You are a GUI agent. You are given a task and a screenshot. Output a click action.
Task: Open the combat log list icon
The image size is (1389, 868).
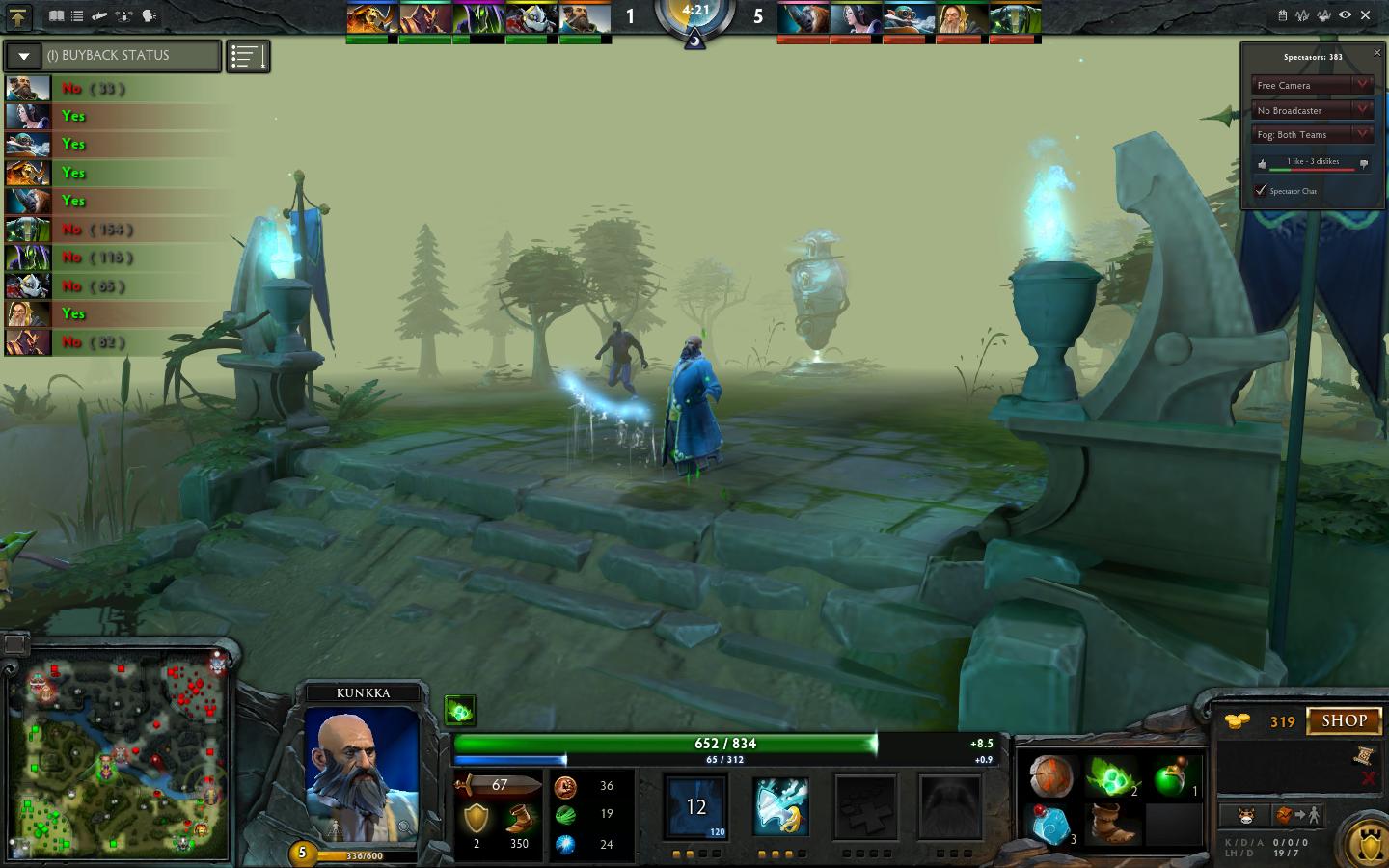78,16
